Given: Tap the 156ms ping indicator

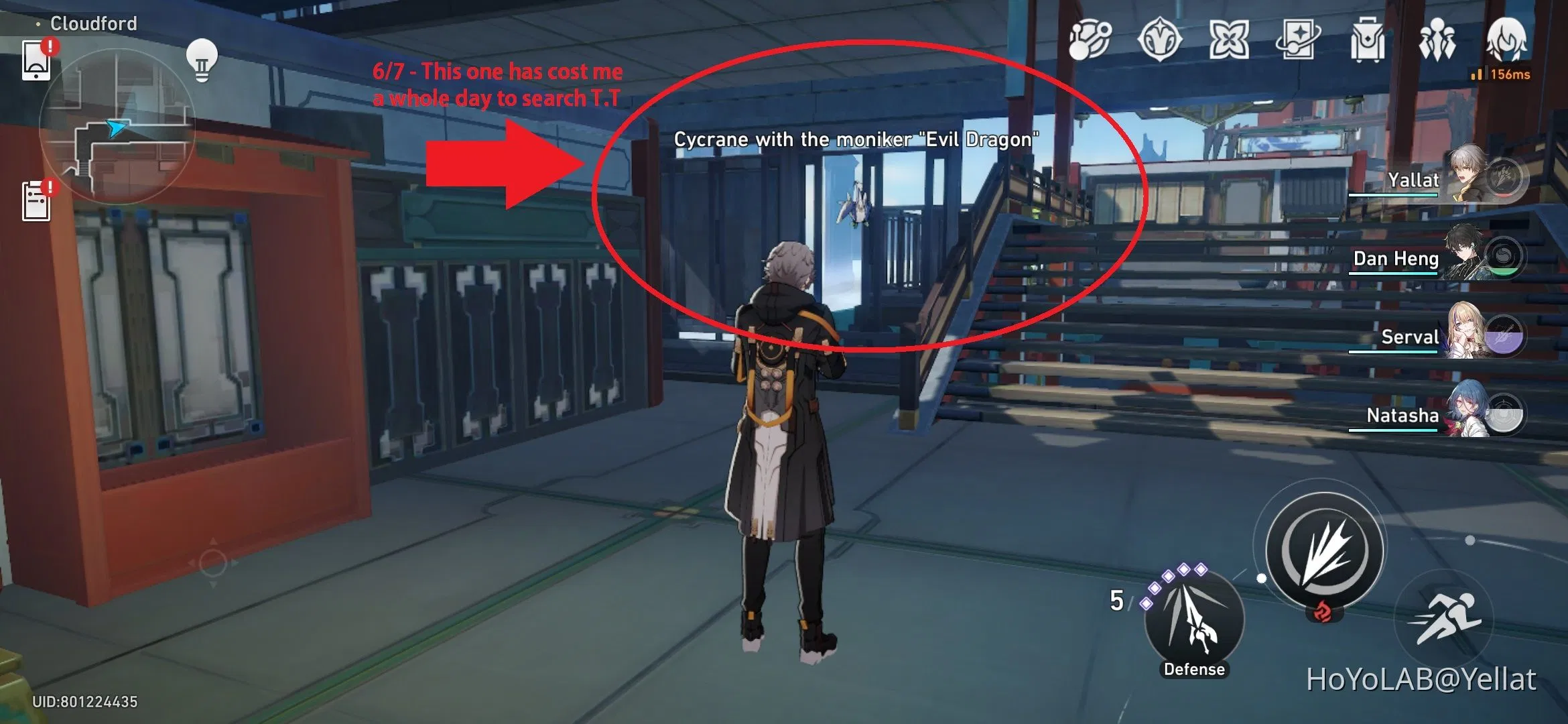Looking at the screenshot, I should coord(1501,76).
